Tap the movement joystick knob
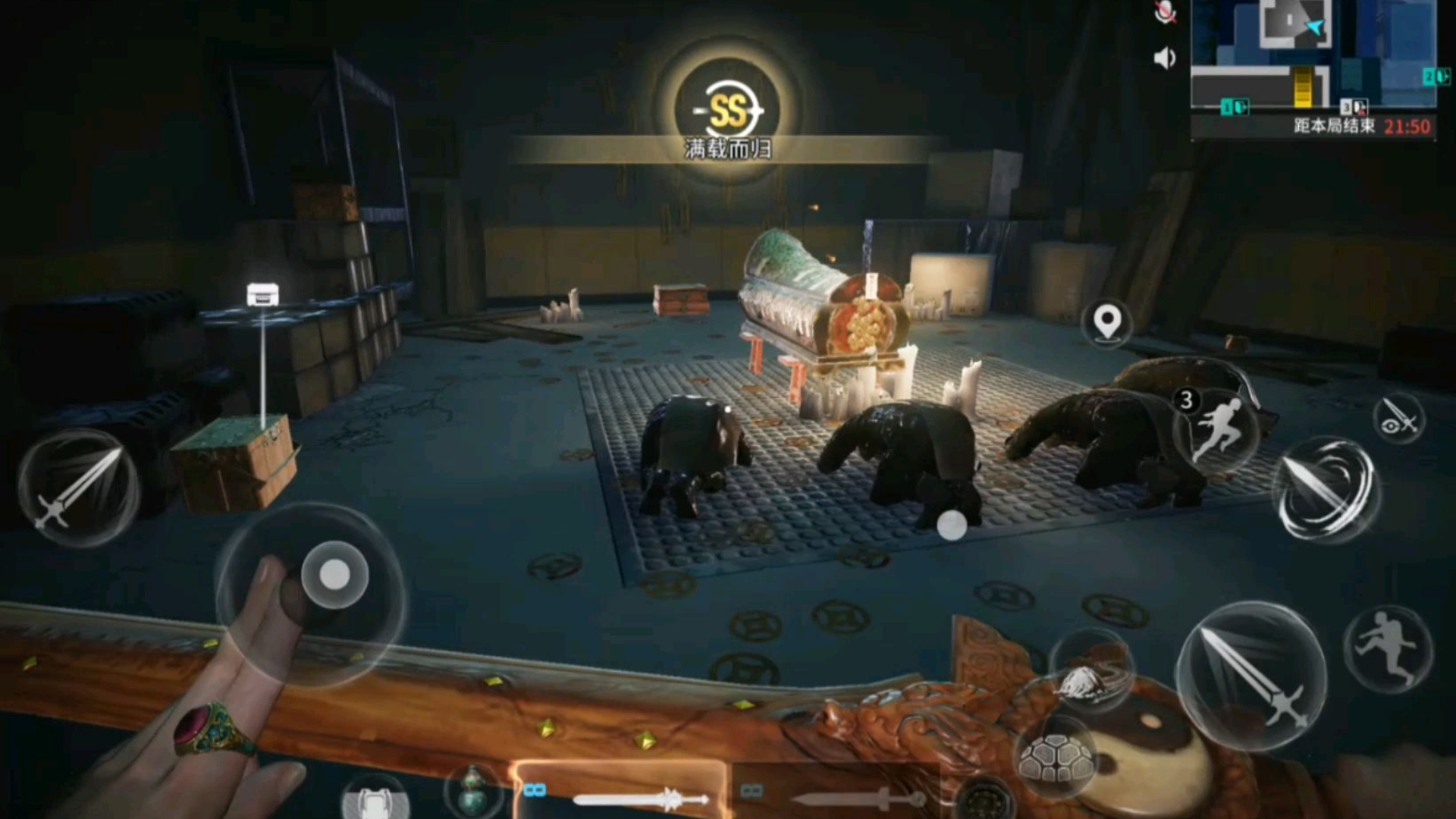The image size is (1456, 819). (334, 576)
